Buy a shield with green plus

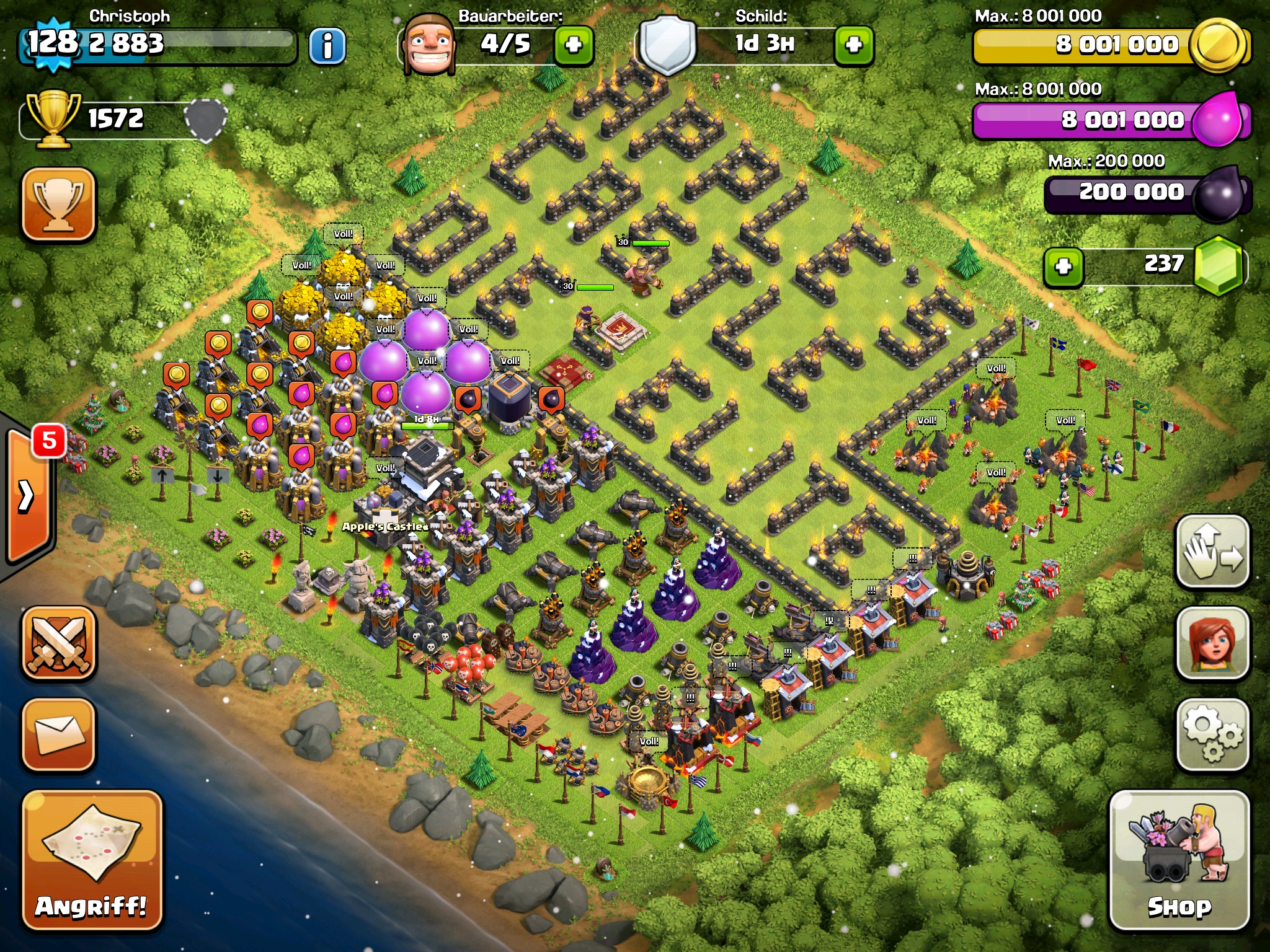[x=854, y=45]
